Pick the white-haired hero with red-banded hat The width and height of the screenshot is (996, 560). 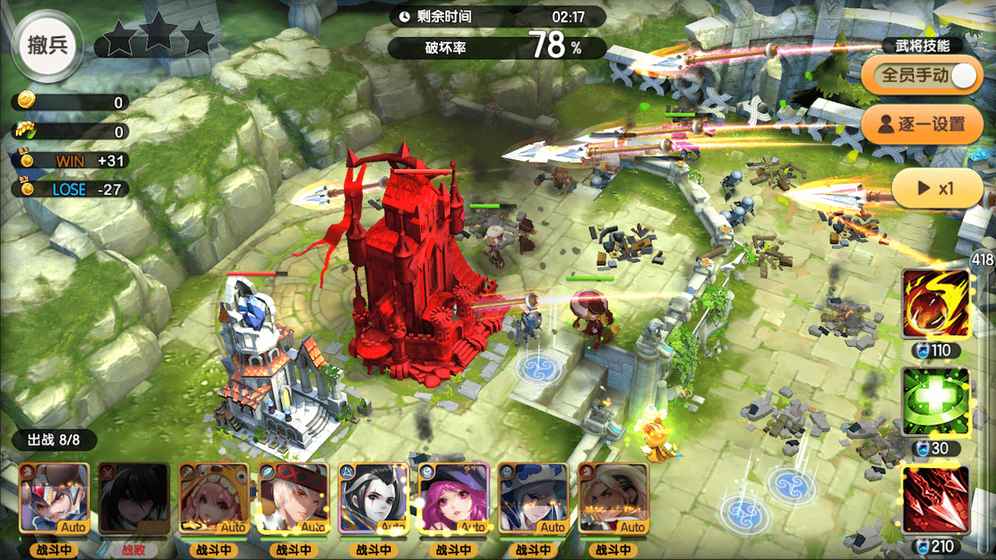(x=294, y=498)
